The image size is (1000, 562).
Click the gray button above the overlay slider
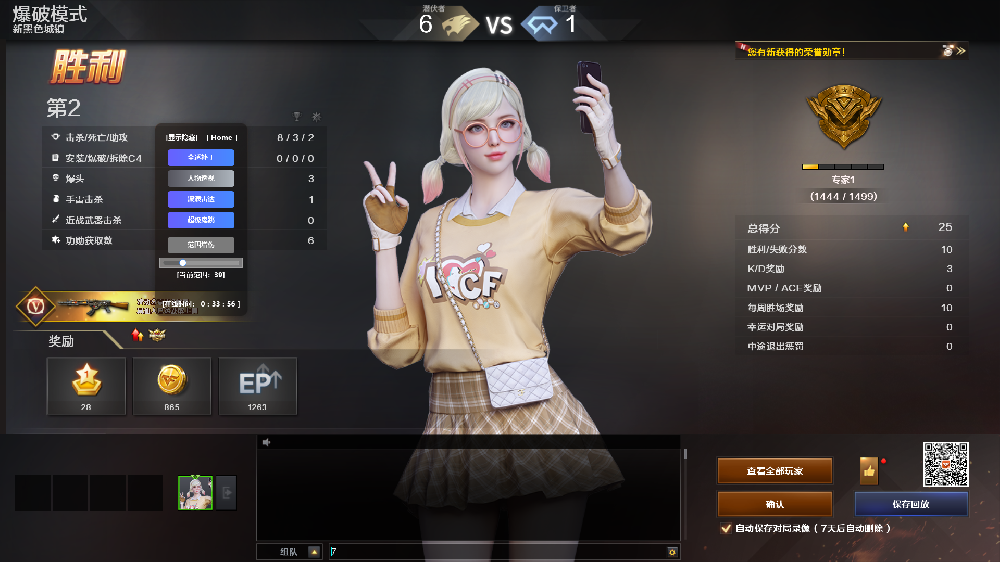coord(201,244)
